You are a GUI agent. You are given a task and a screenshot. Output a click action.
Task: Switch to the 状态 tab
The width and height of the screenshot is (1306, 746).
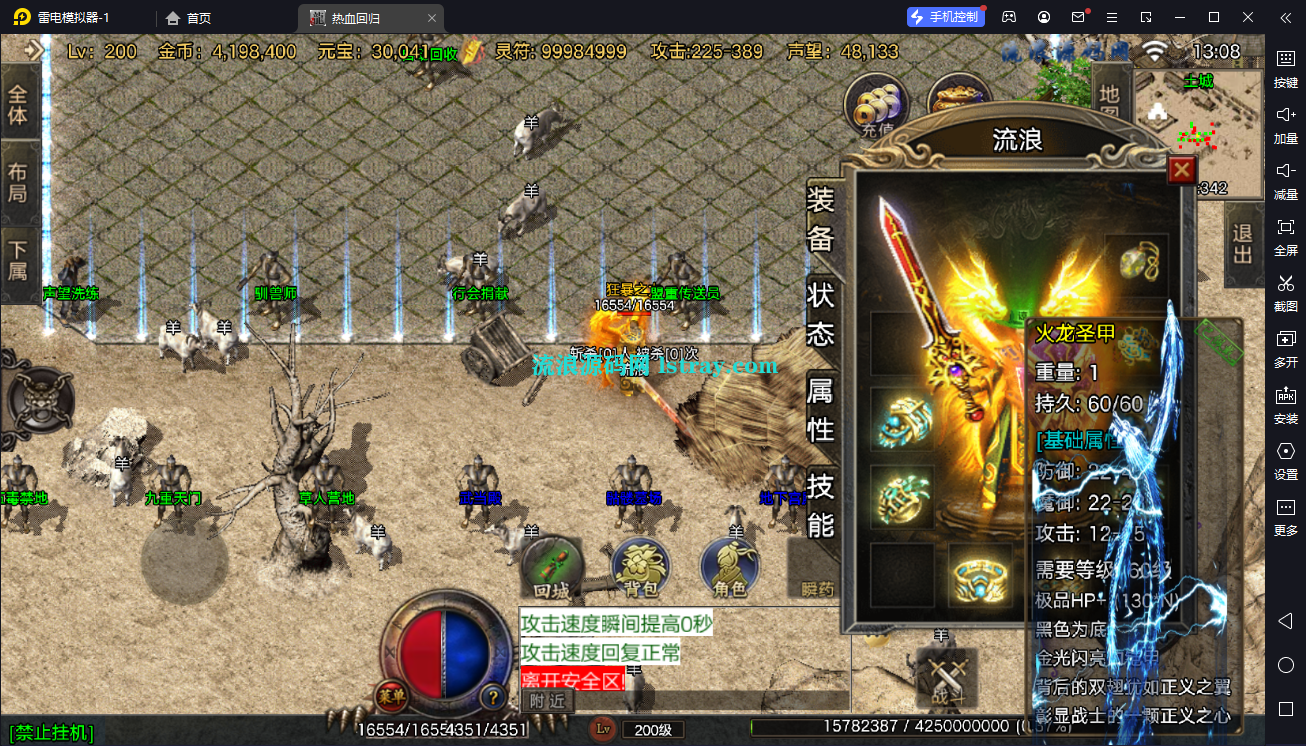pos(820,314)
